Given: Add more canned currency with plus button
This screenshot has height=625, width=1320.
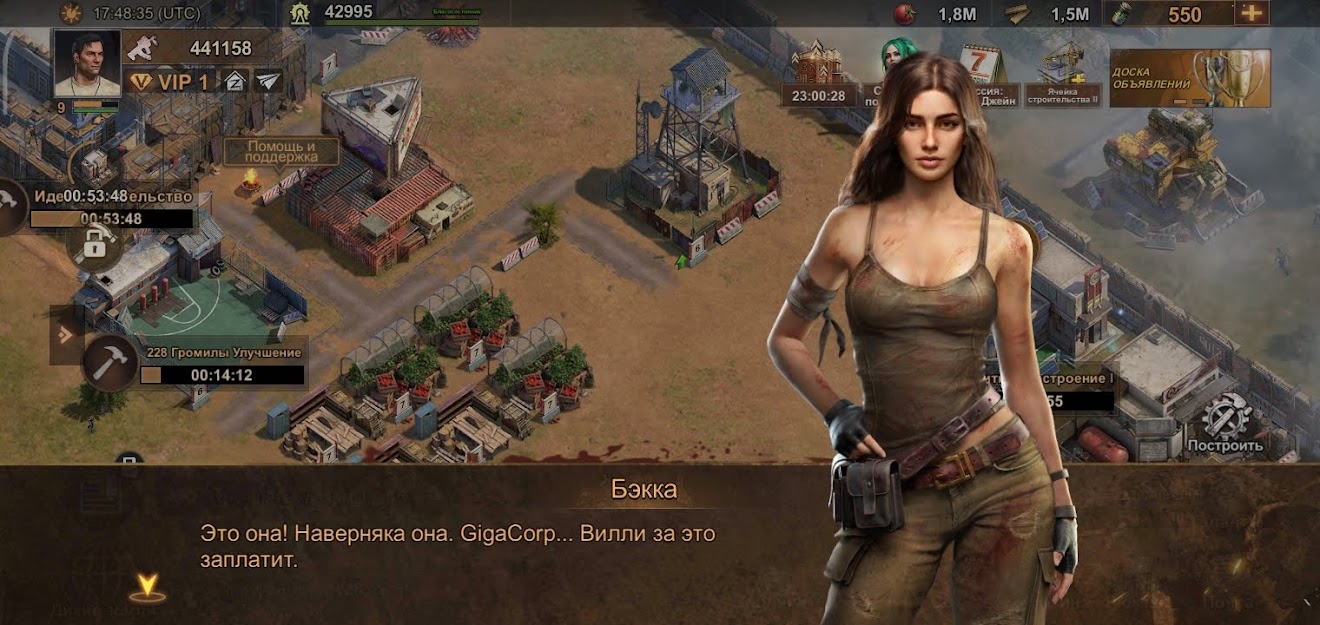Looking at the screenshot, I should [1251, 13].
